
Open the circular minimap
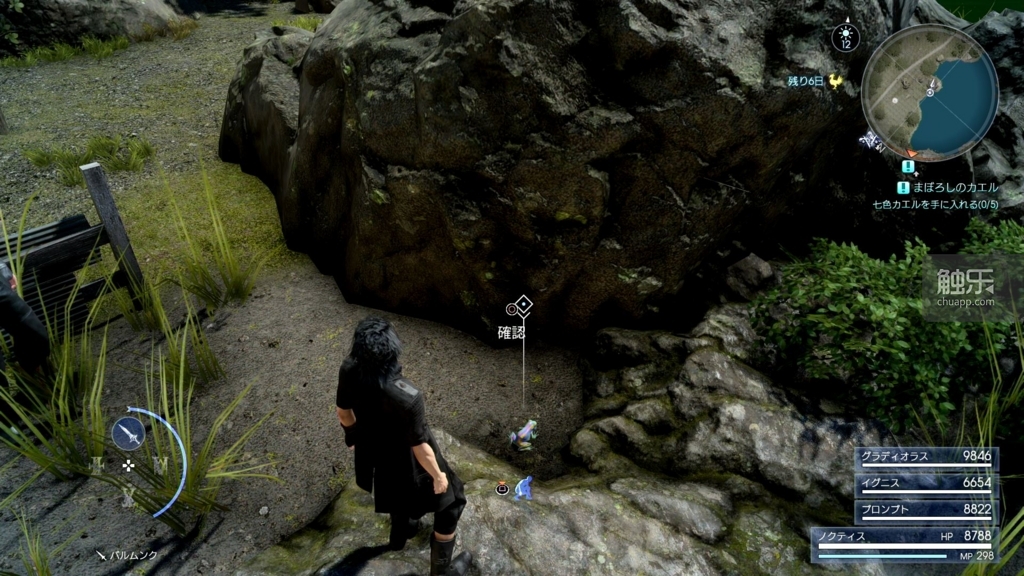pos(929,91)
